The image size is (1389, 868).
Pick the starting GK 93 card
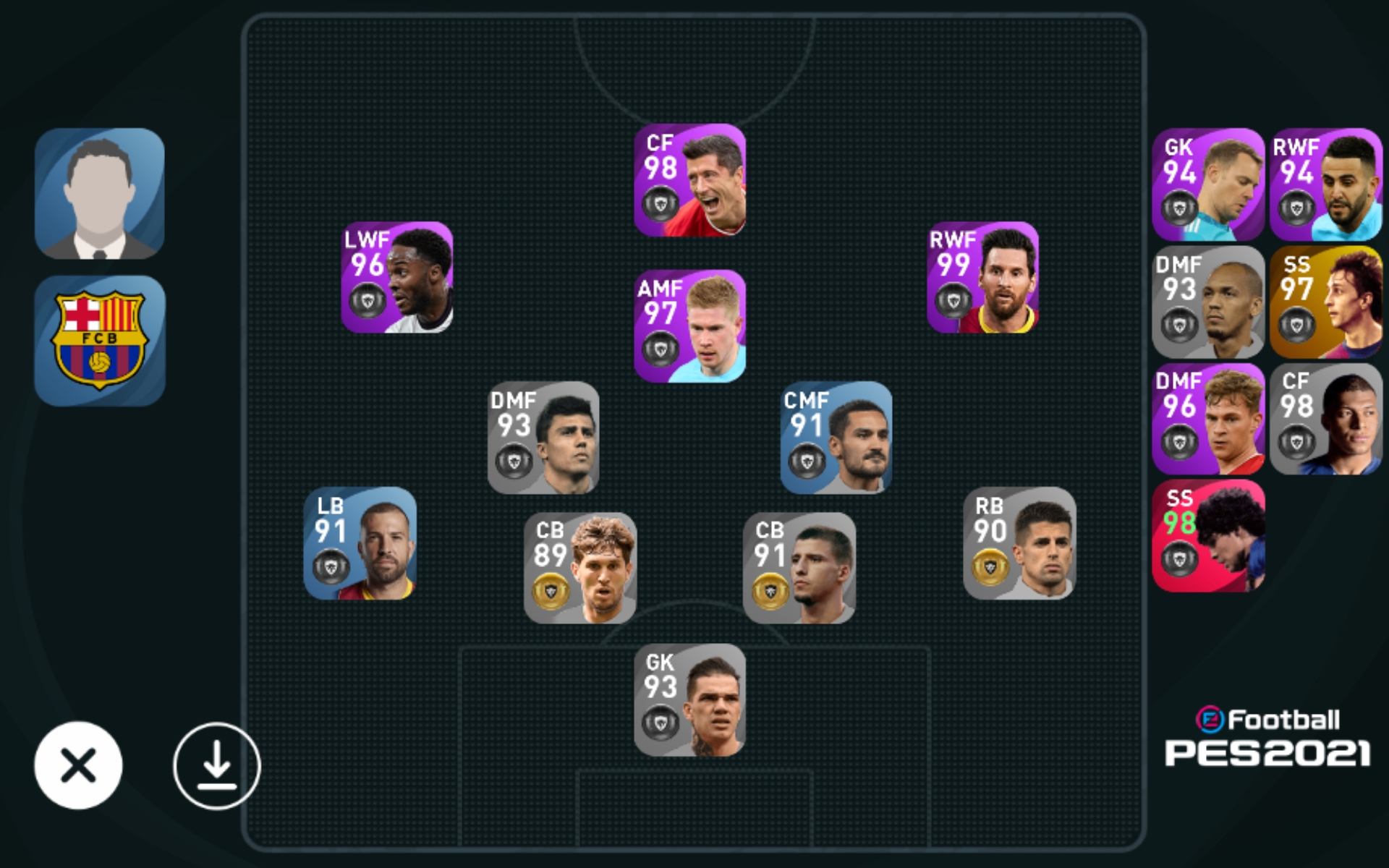pyautogui.click(x=689, y=700)
